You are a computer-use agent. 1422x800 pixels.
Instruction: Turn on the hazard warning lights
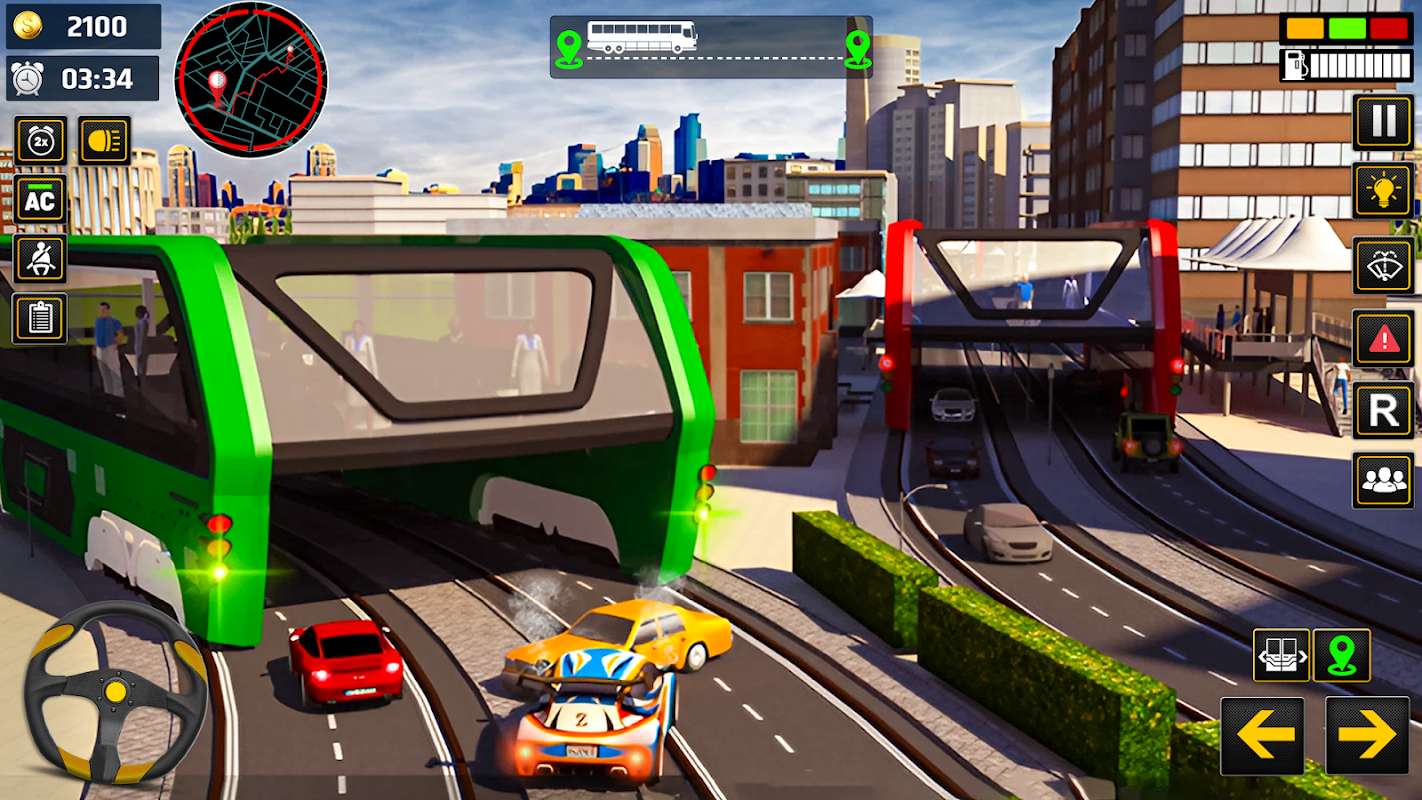1383,338
